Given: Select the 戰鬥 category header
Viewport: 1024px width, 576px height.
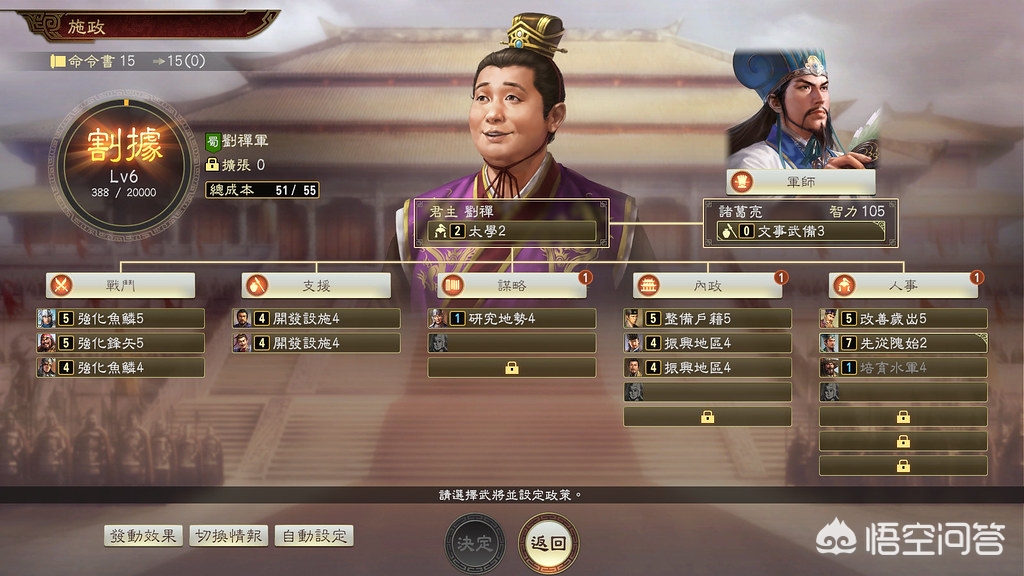Looking at the screenshot, I should tap(121, 285).
